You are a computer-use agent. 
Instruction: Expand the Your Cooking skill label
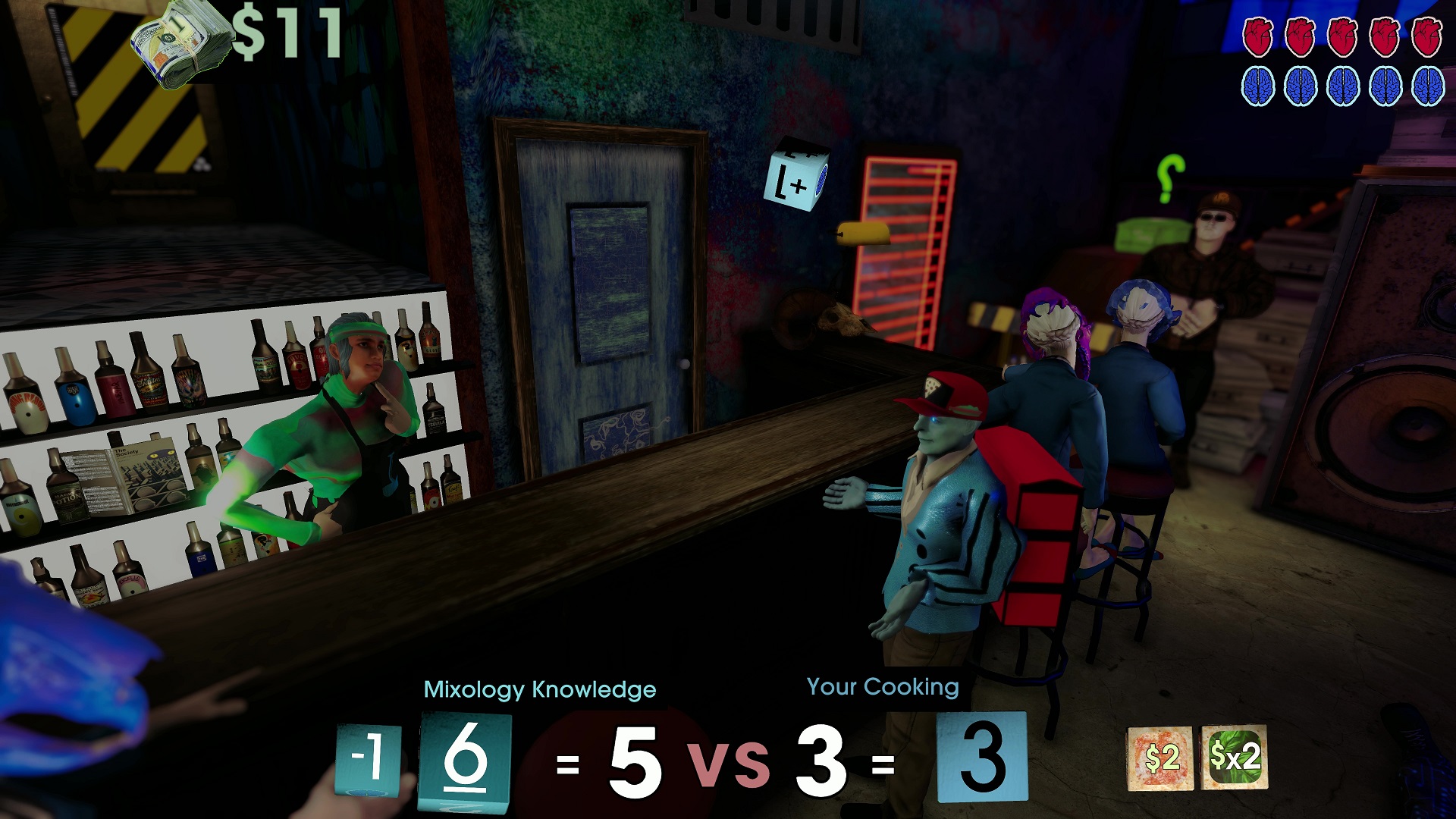(883, 688)
